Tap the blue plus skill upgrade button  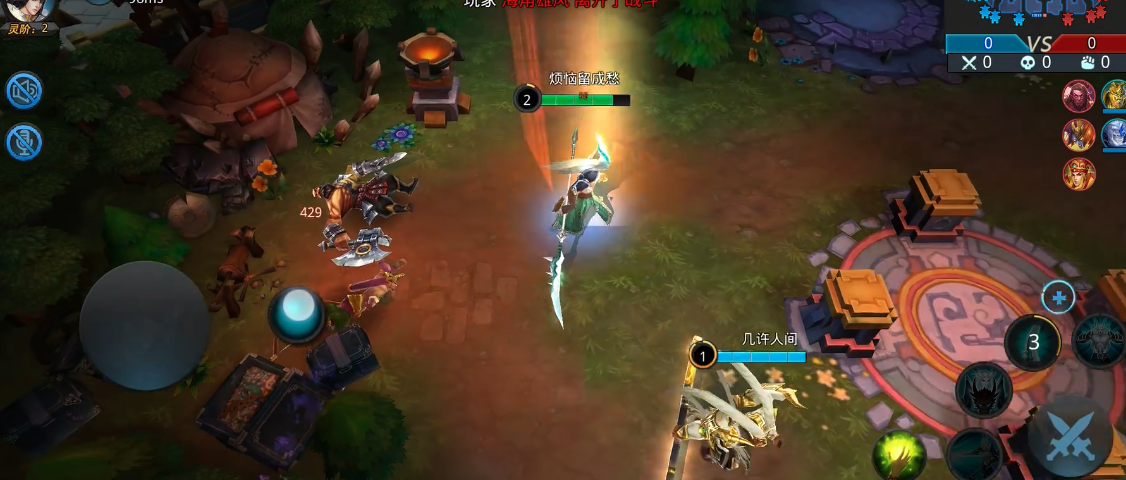(x=1058, y=297)
